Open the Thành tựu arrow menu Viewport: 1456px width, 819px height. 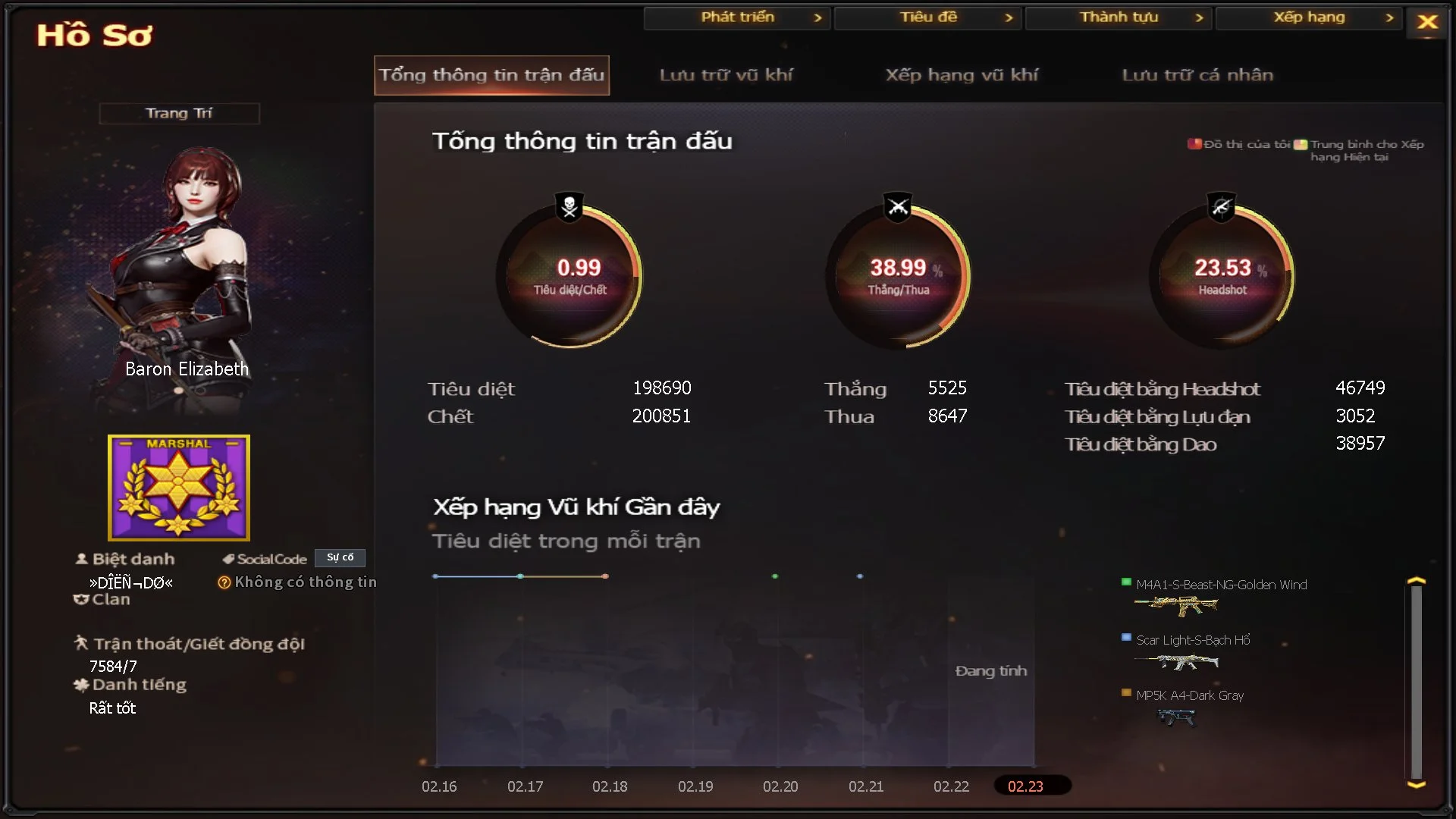[x=1200, y=17]
